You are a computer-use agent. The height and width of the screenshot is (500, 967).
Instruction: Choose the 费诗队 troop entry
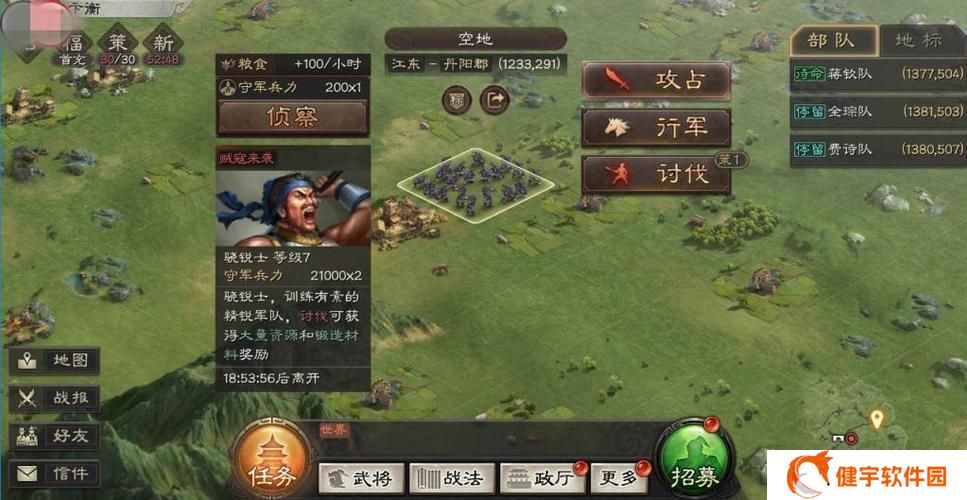(x=877, y=149)
